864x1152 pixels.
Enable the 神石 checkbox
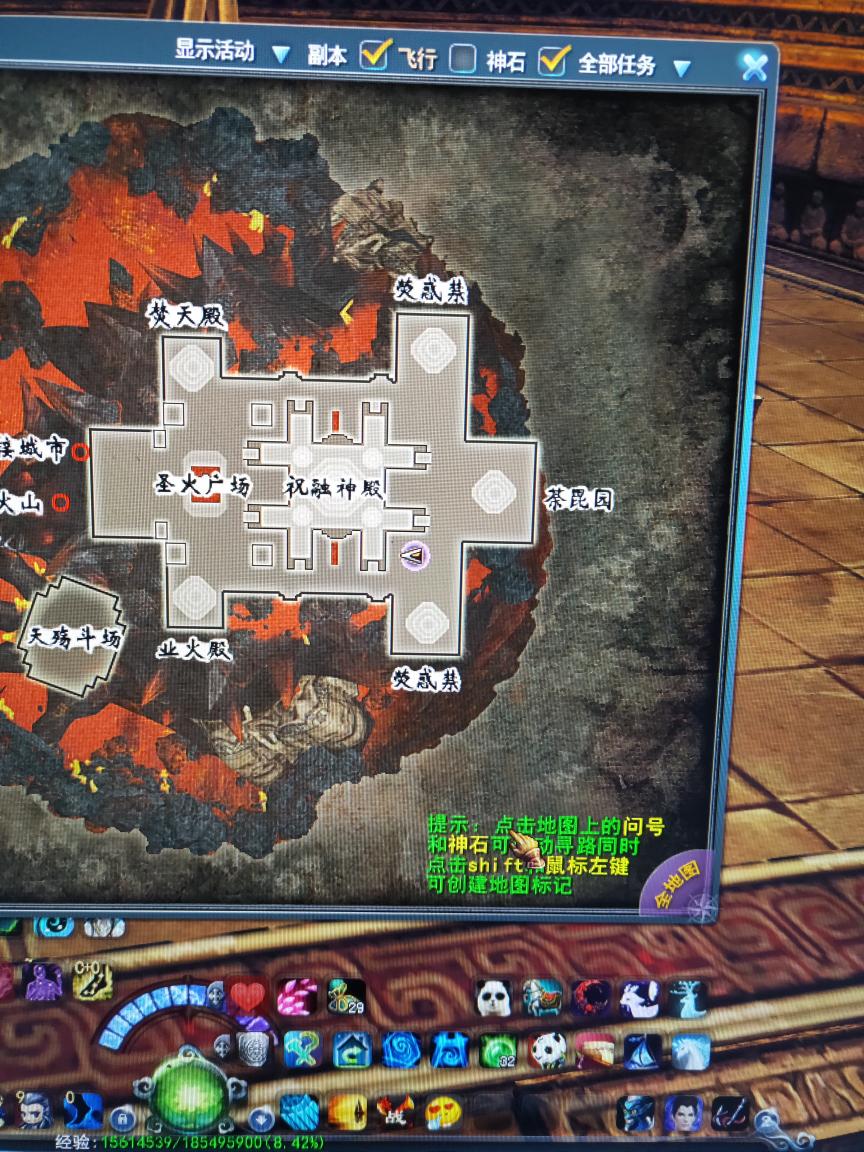point(462,60)
